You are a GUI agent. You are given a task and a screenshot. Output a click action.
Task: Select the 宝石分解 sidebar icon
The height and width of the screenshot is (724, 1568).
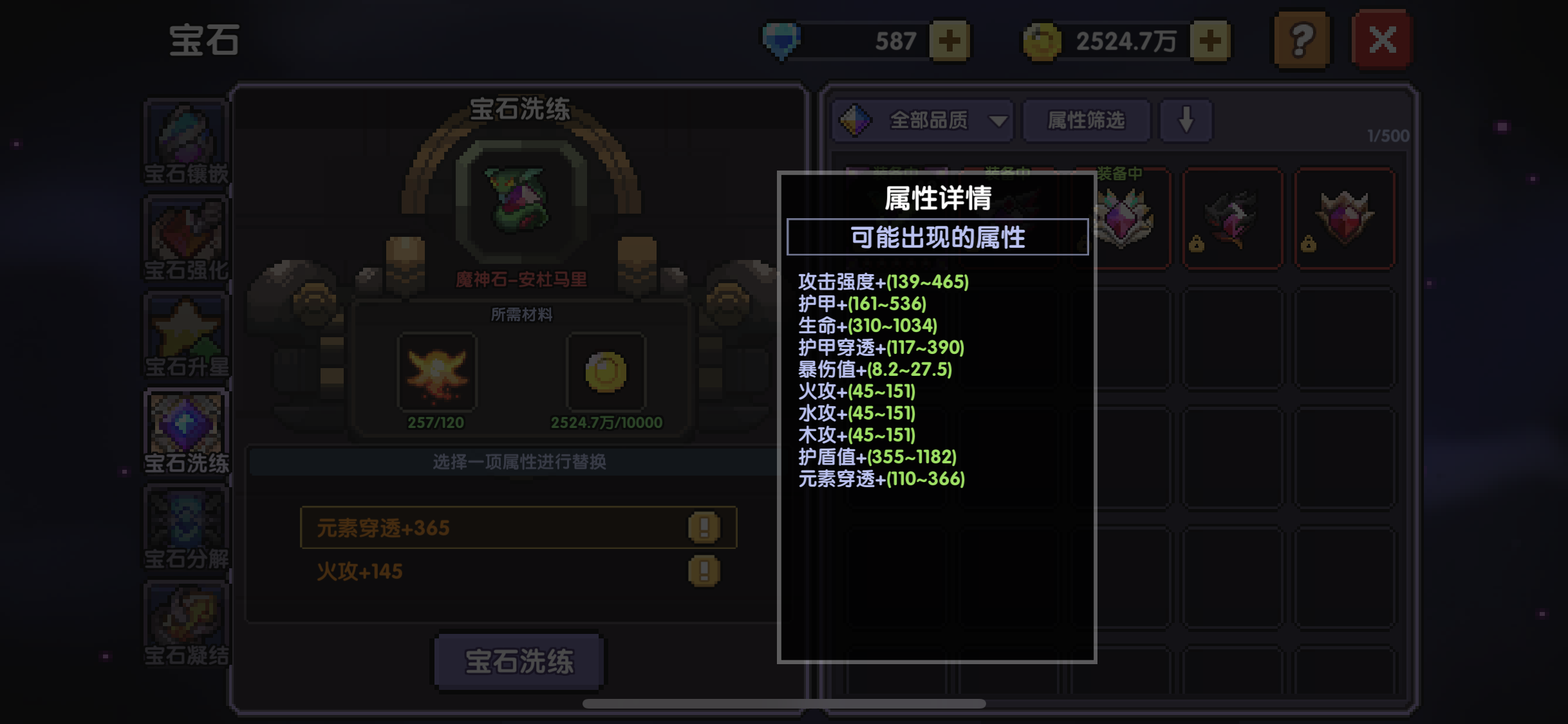[185, 528]
